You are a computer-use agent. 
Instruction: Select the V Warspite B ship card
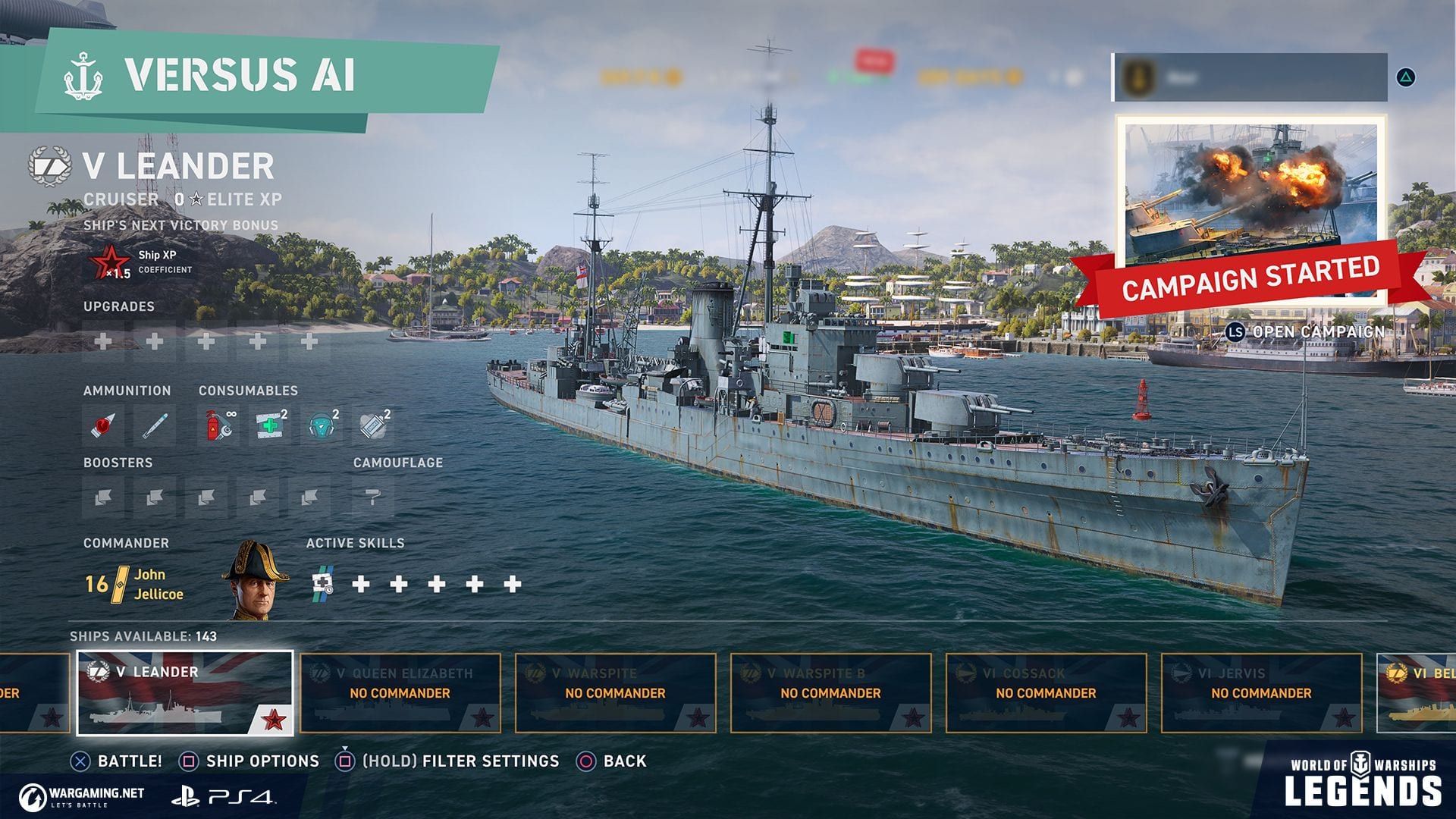[830, 693]
